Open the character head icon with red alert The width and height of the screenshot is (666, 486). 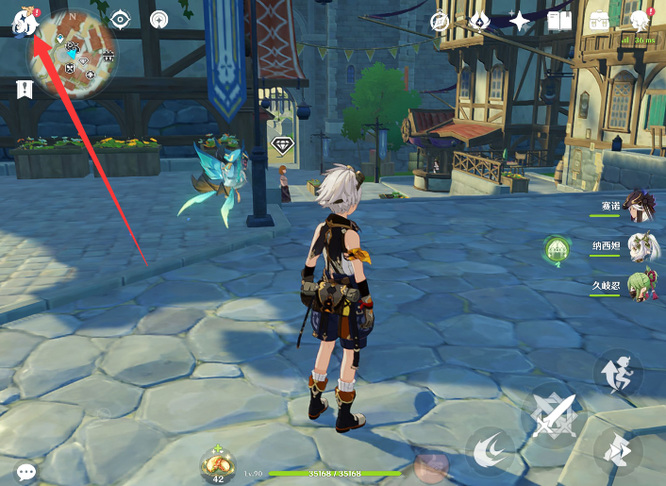[640, 20]
